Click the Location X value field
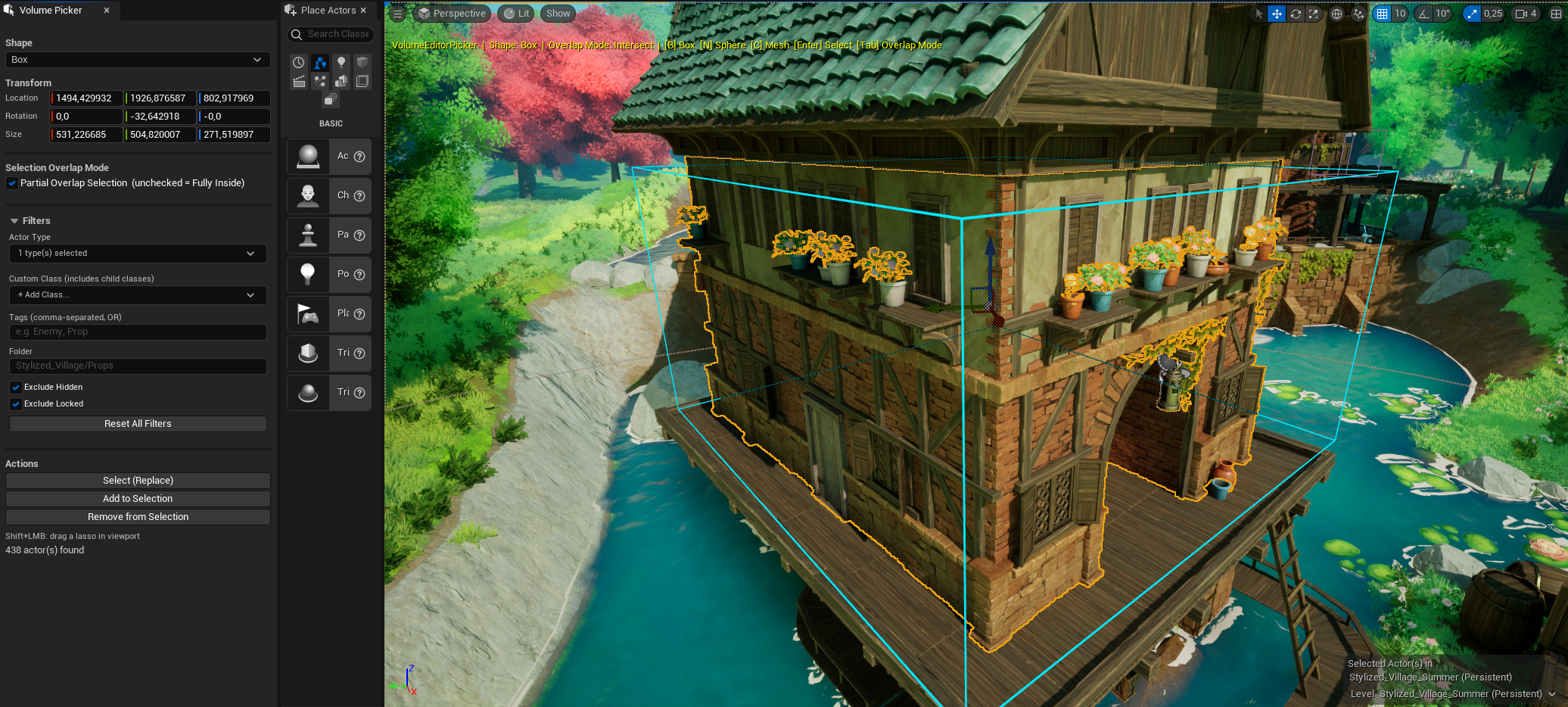Screen dimensions: 1568x707 coord(86,98)
